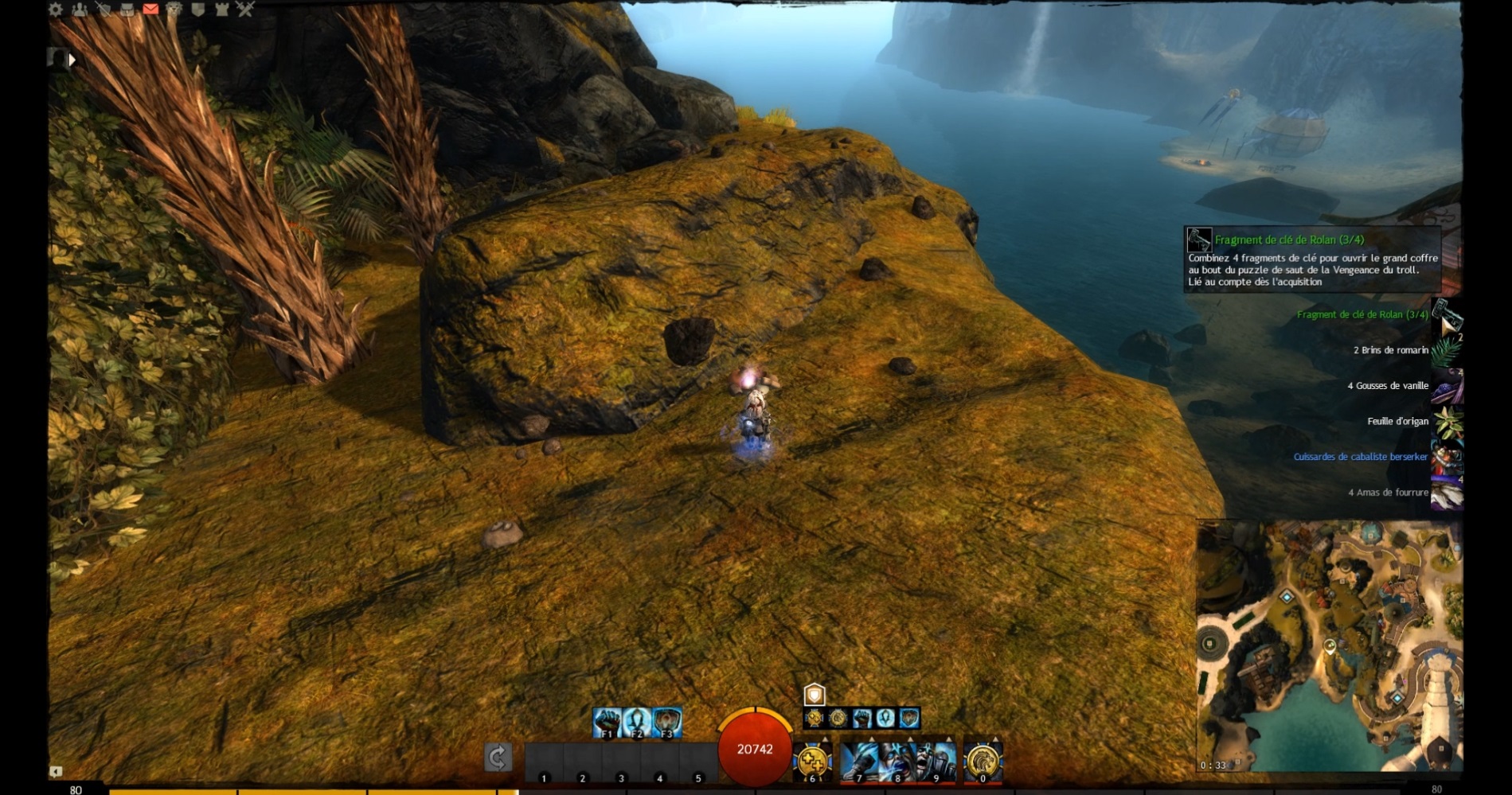Viewport: 1512px width, 795px height.
Task: Activate the F3 shield skill
Action: click(x=667, y=723)
